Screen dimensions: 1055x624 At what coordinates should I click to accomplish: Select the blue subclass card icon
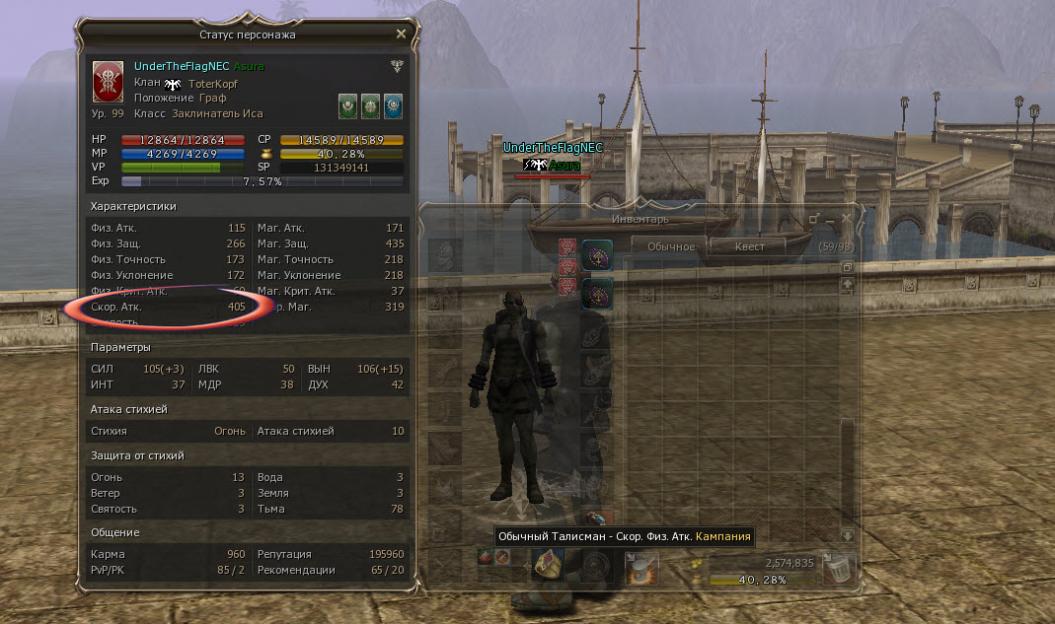(x=393, y=105)
